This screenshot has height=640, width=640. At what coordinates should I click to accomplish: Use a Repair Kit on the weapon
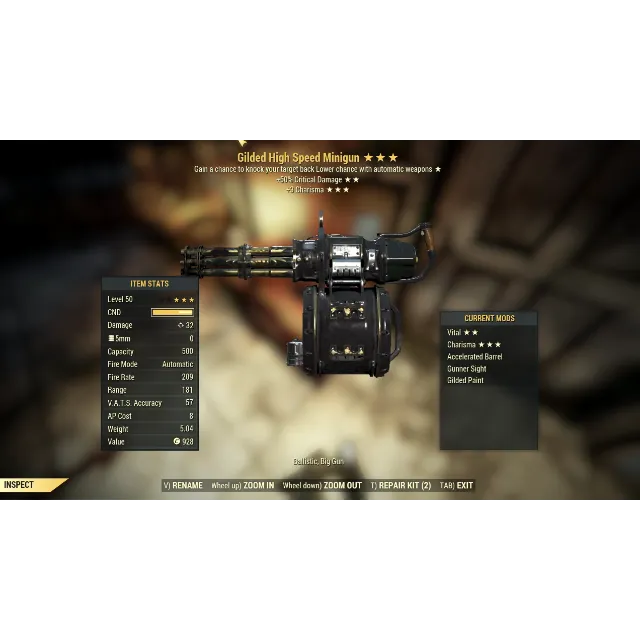[x=404, y=486]
